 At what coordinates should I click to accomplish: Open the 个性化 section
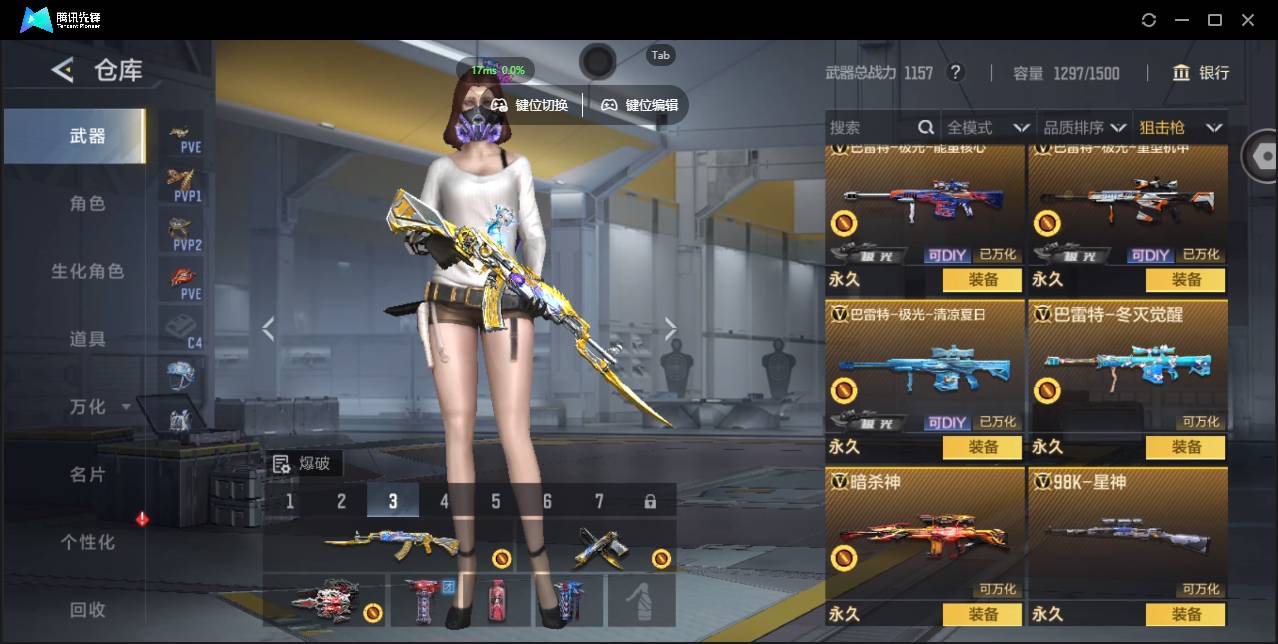(87, 542)
